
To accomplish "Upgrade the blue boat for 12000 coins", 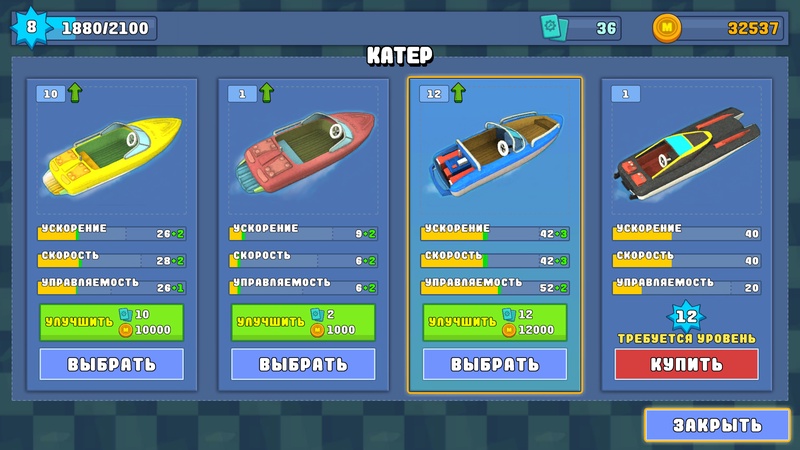I will (x=495, y=322).
